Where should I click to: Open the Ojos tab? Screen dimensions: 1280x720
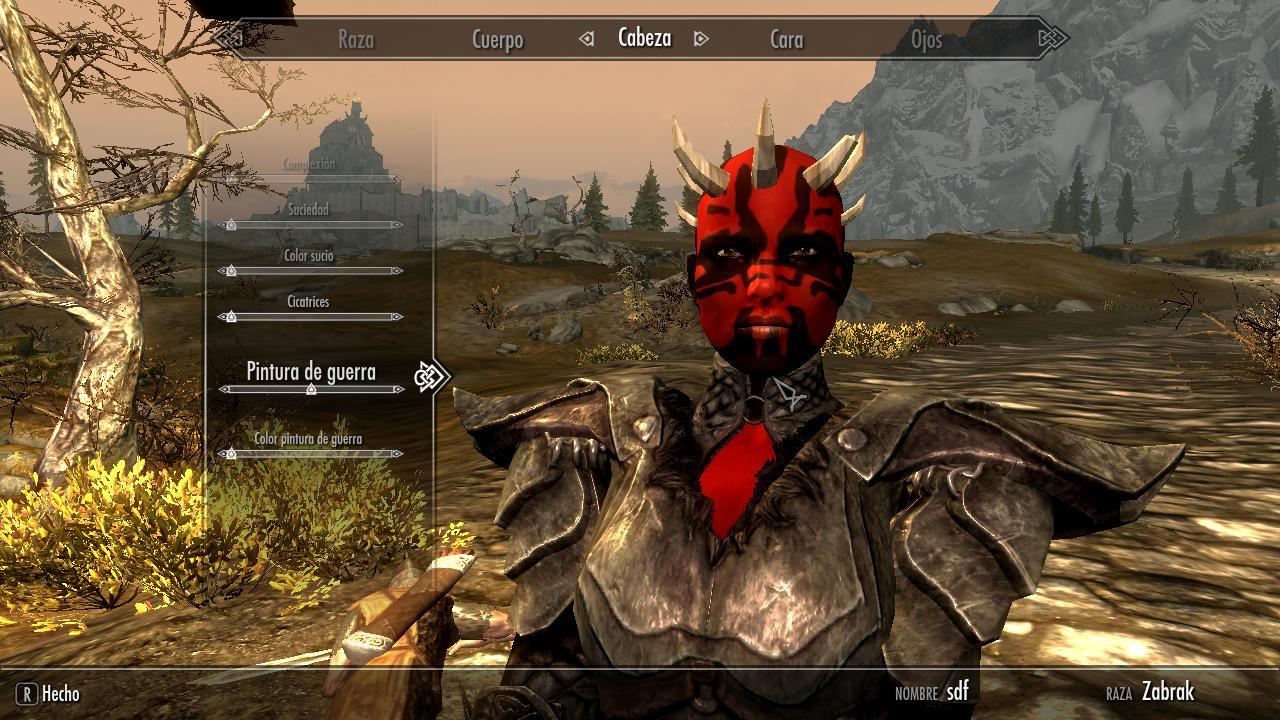pos(926,40)
